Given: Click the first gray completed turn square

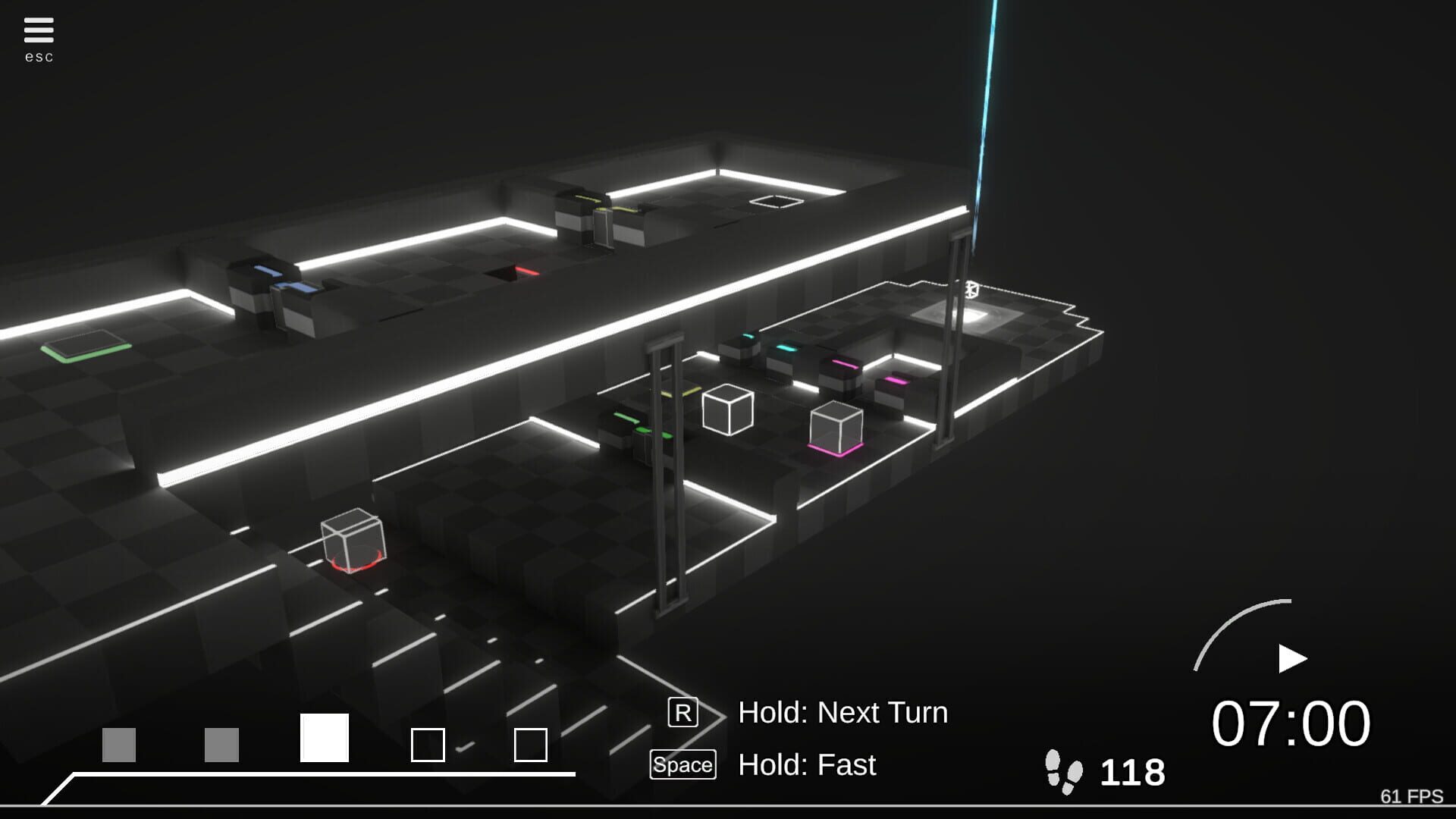Looking at the screenshot, I should click(x=120, y=746).
